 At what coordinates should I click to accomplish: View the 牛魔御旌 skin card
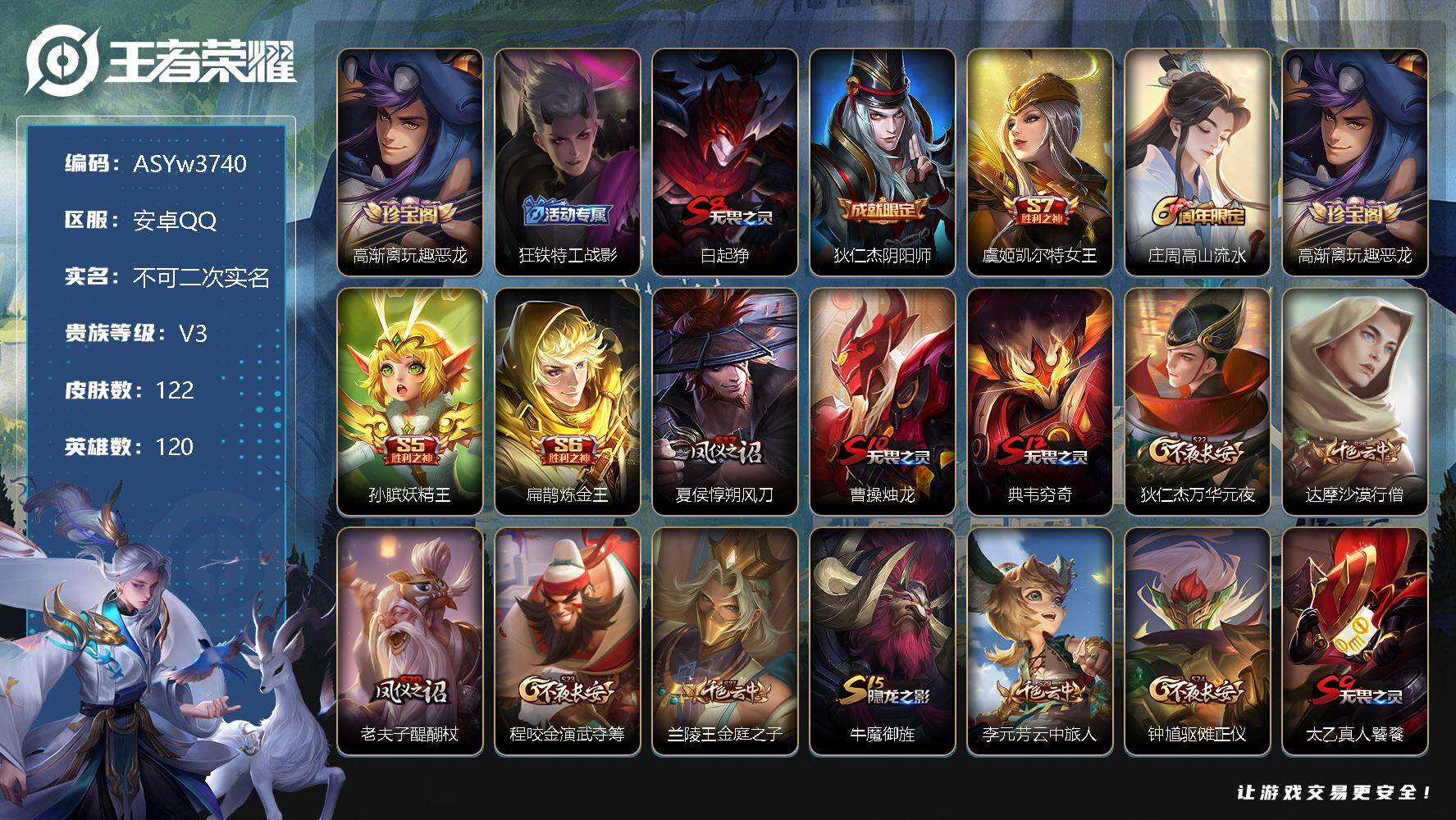tap(883, 641)
